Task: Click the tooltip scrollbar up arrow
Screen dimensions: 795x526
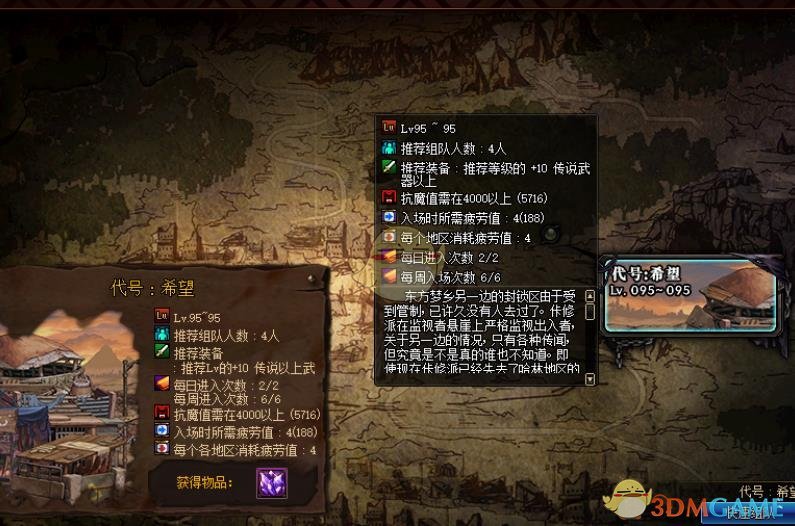Action: [590, 296]
